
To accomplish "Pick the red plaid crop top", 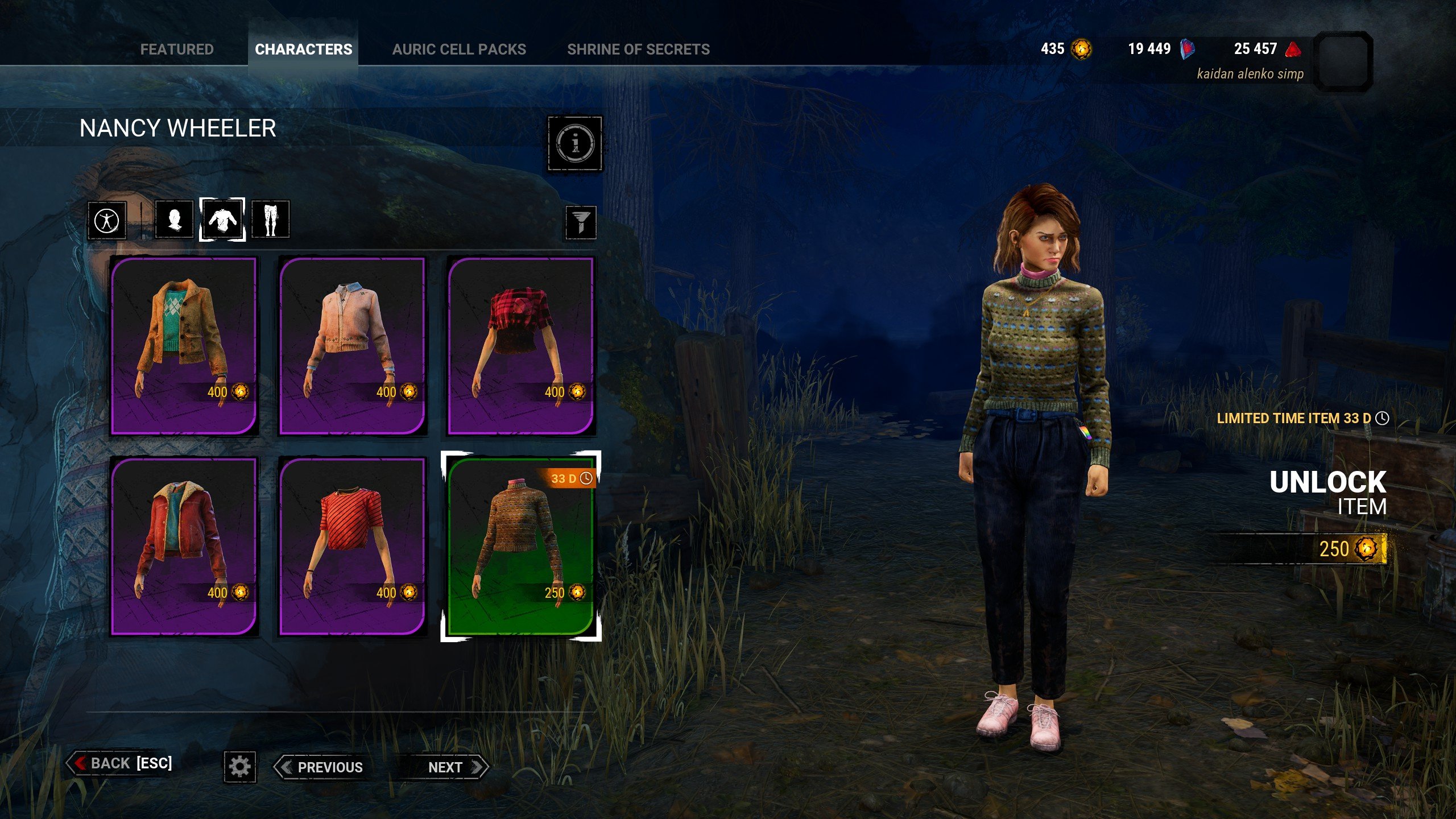I will (520, 346).
